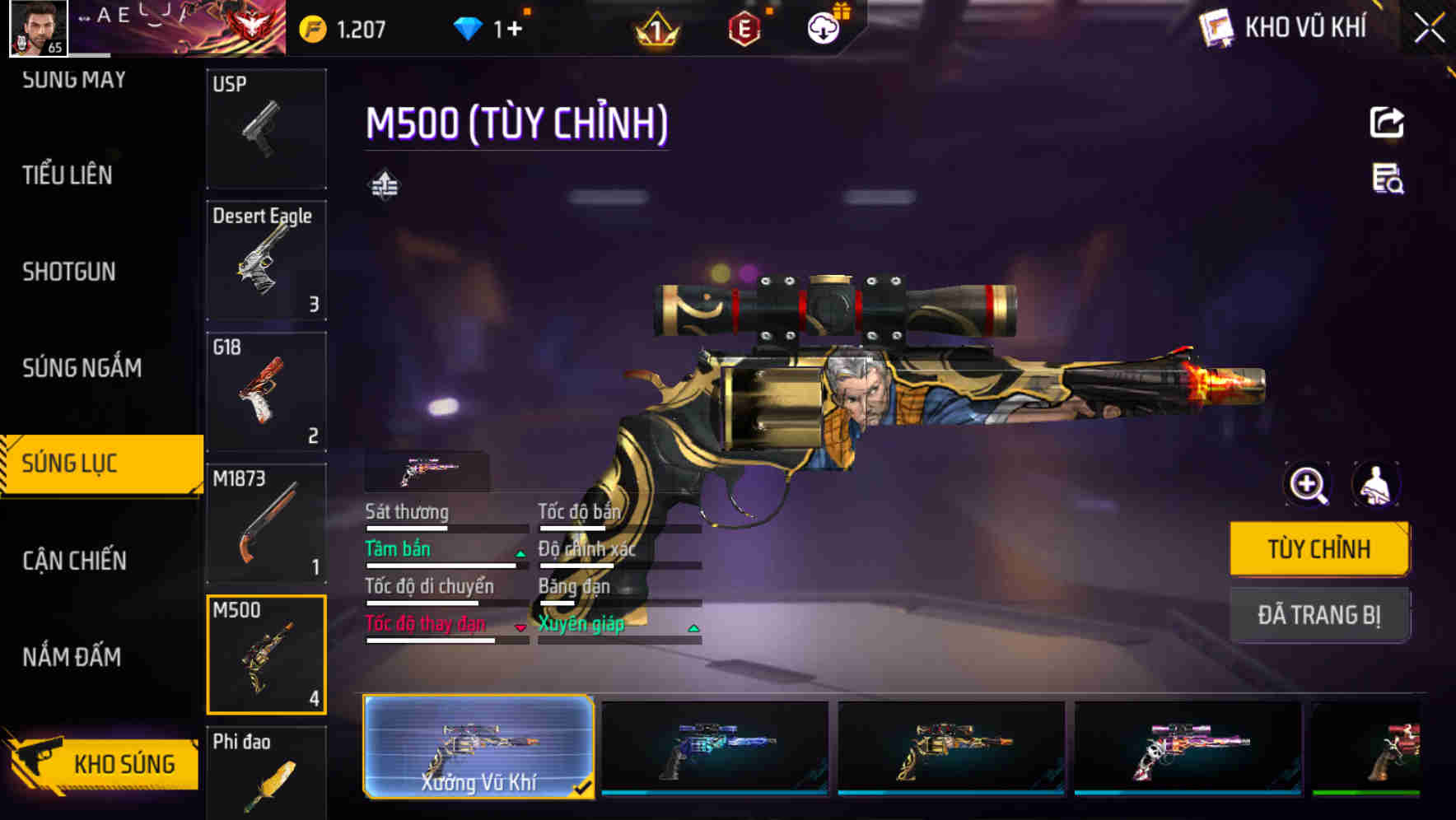The height and width of the screenshot is (820, 1456).
Task: Open the FF coin balance icon
Action: coord(311,27)
